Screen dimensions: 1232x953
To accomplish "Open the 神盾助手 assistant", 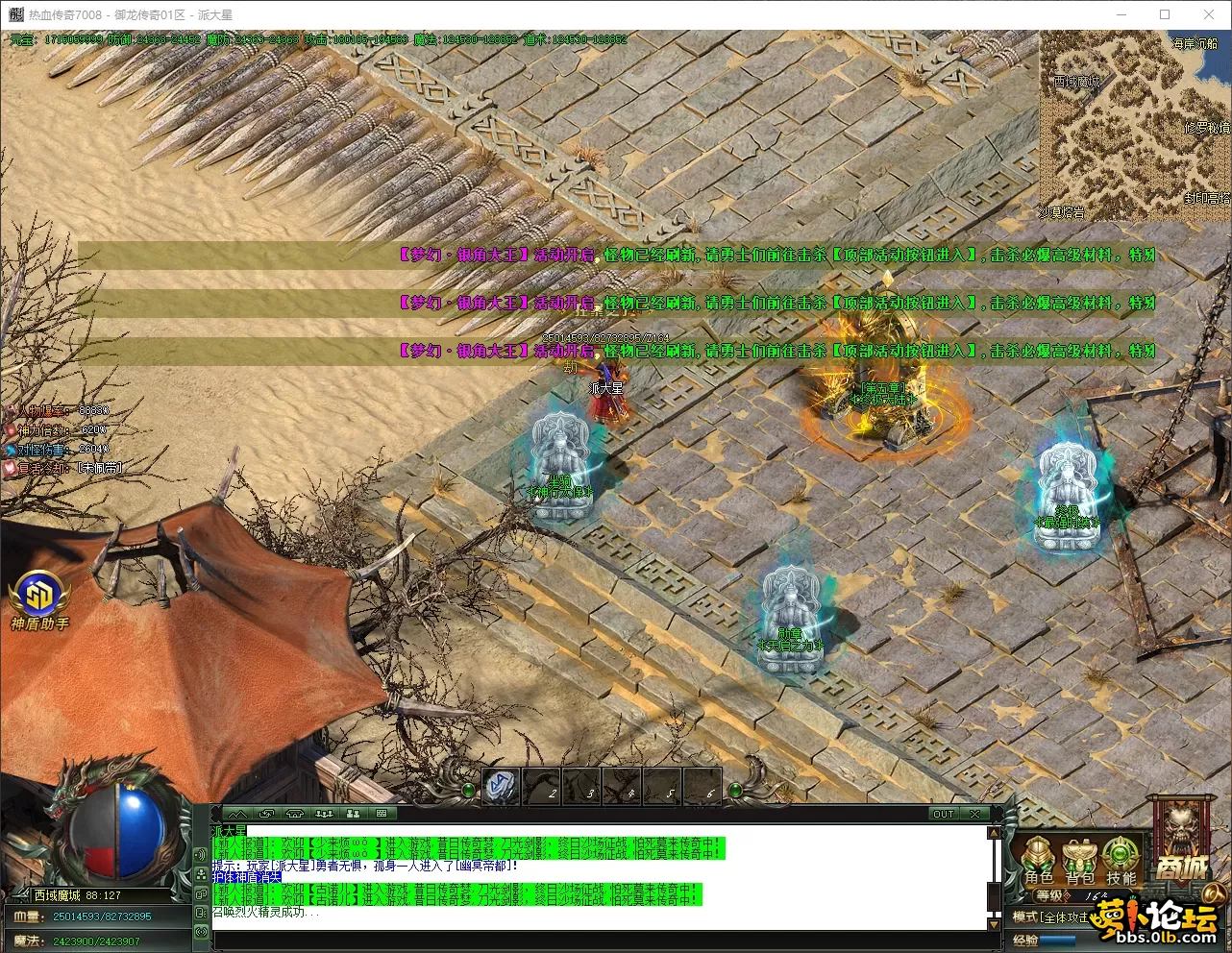I will pyautogui.click(x=39, y=600).
